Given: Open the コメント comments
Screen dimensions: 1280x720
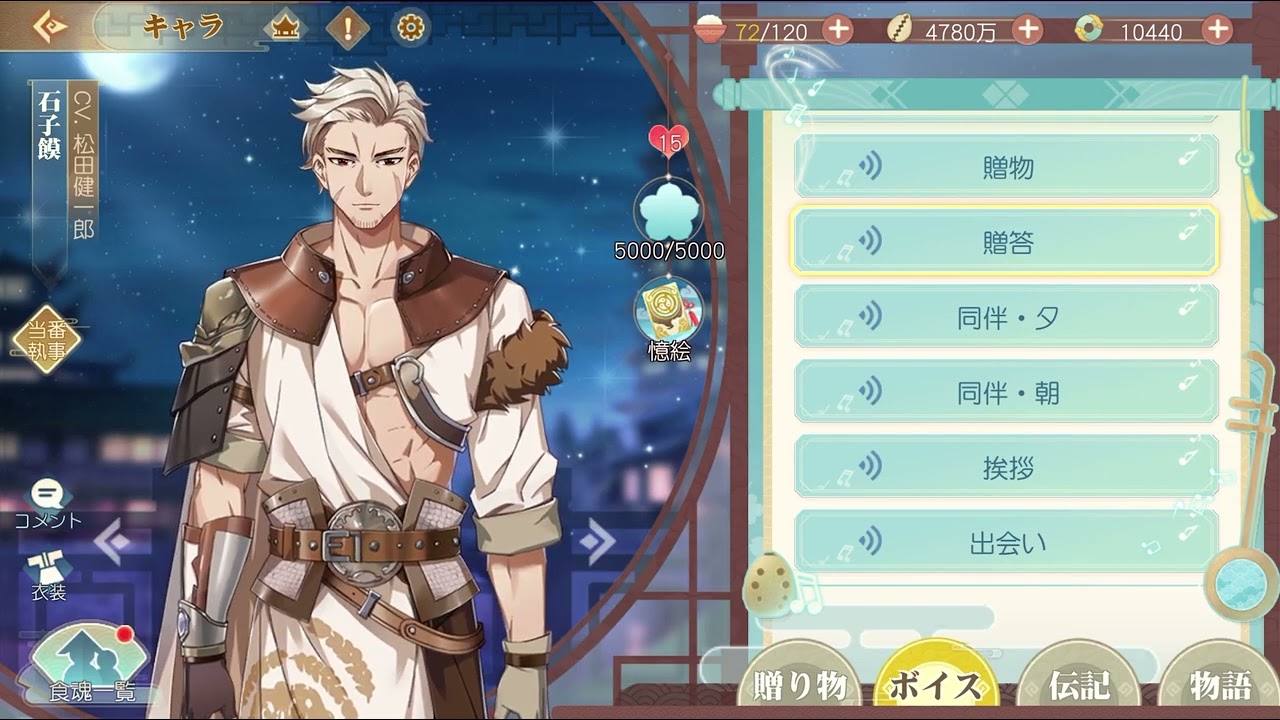Looking at the screenshot, I should [48, 503].
